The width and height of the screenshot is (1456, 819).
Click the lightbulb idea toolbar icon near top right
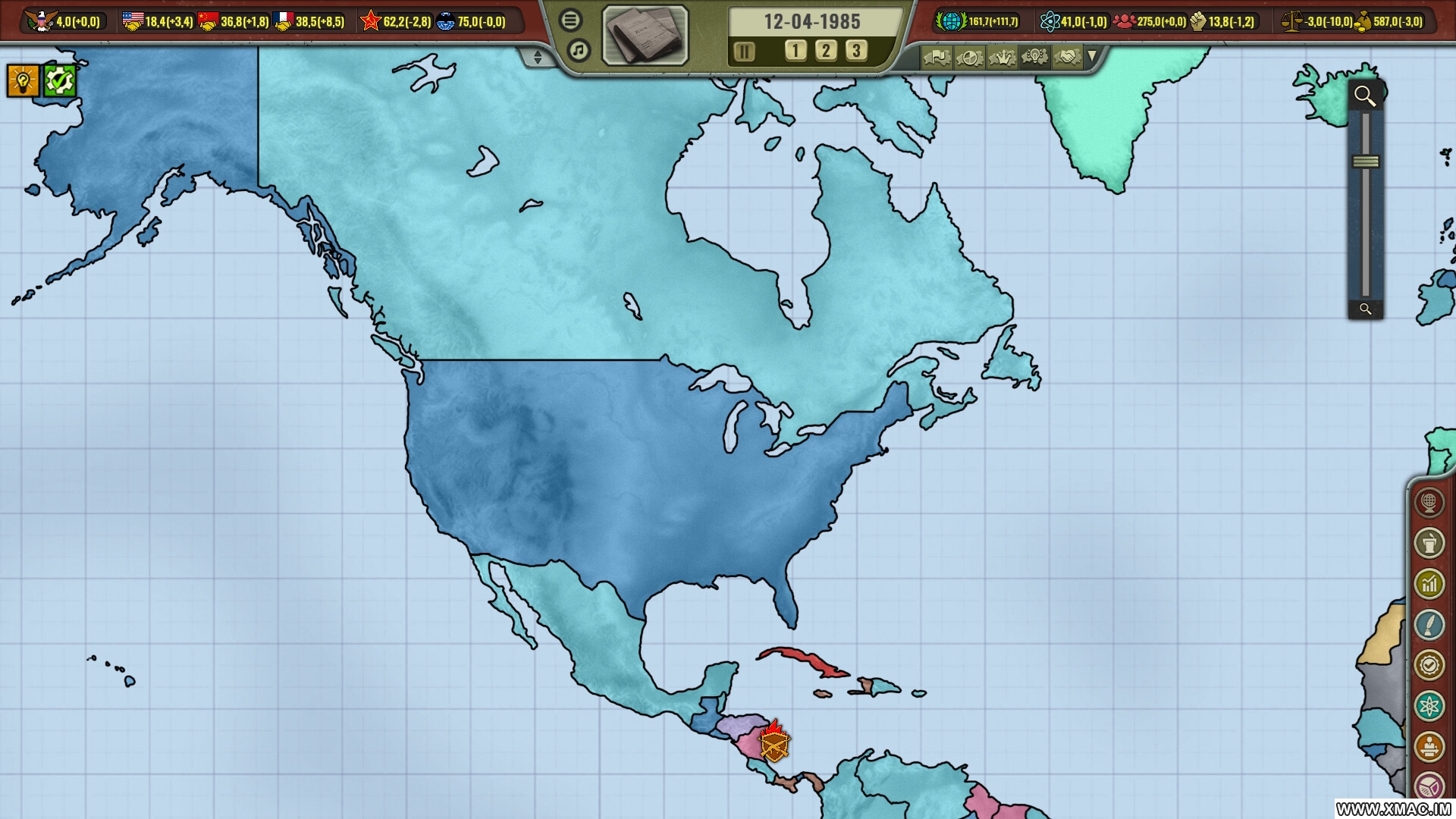click(x=1034, y=57)
